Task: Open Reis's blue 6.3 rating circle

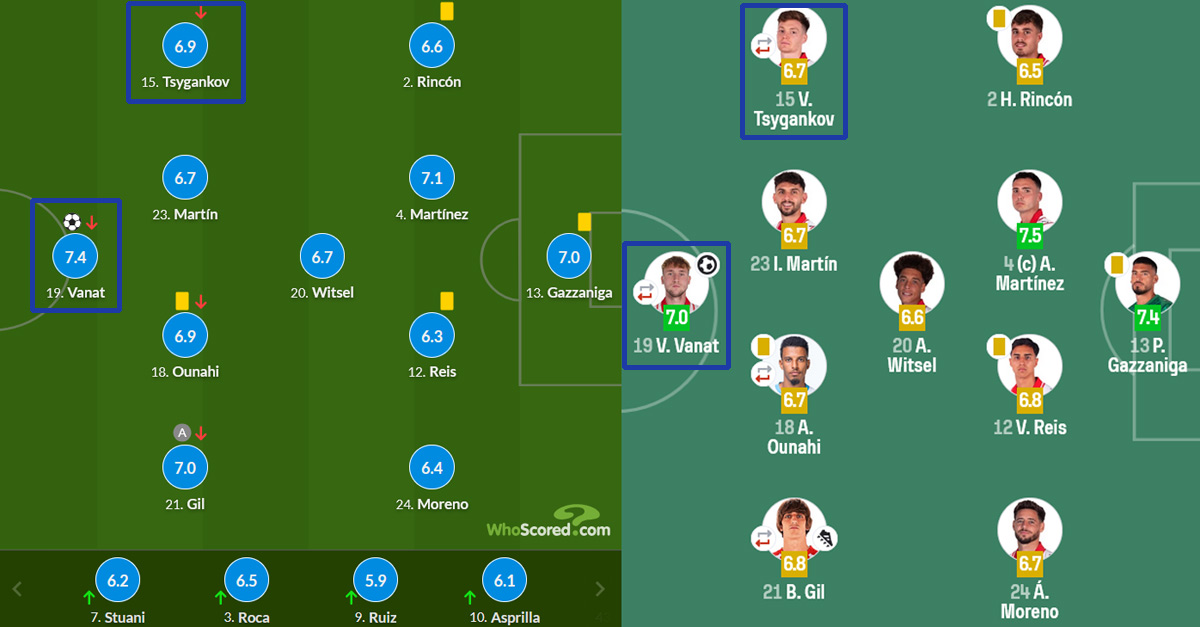Action: tap(432, 337)
